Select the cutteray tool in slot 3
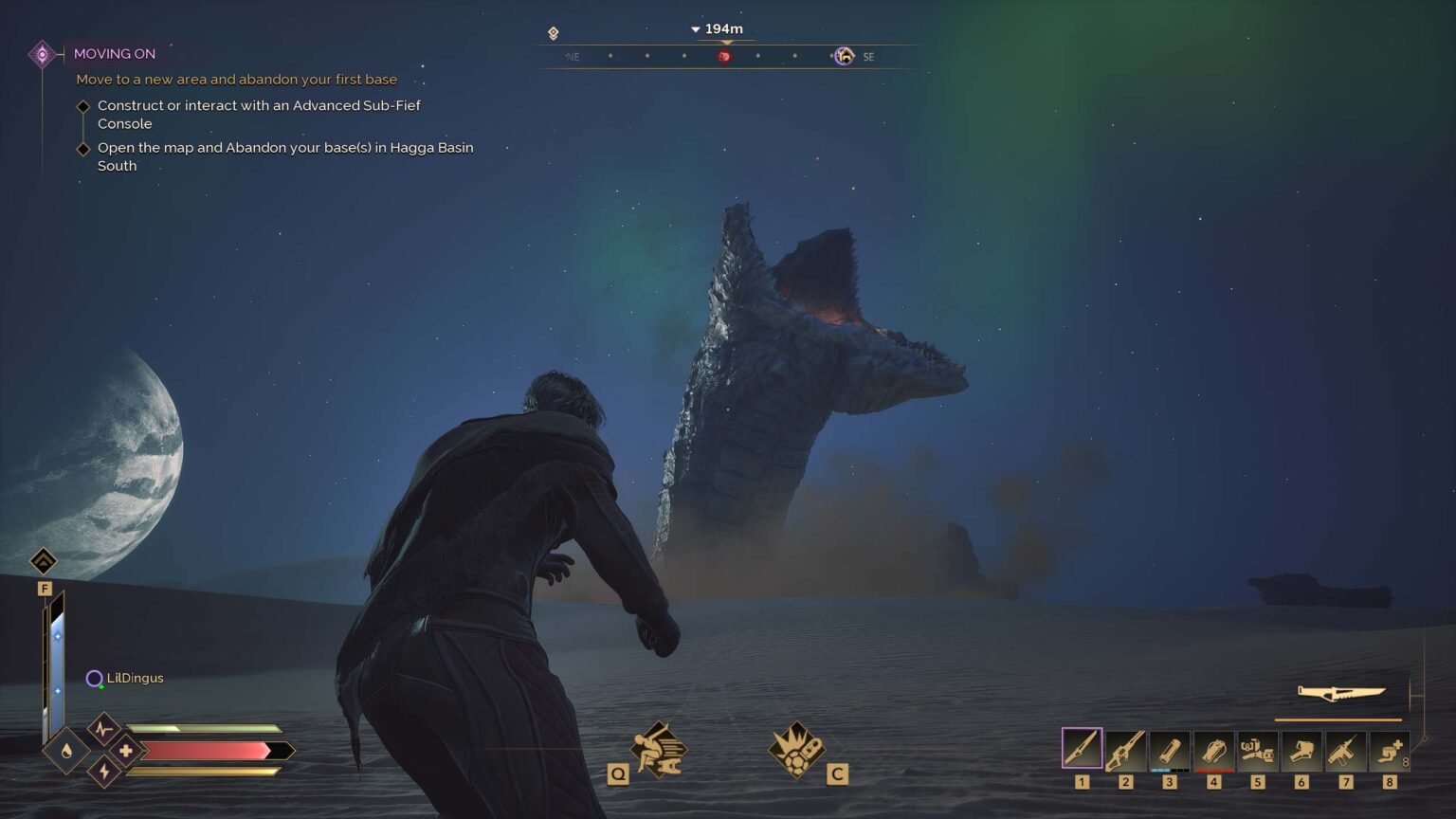The image size is (1456, 819). [x=1170, y=751]
